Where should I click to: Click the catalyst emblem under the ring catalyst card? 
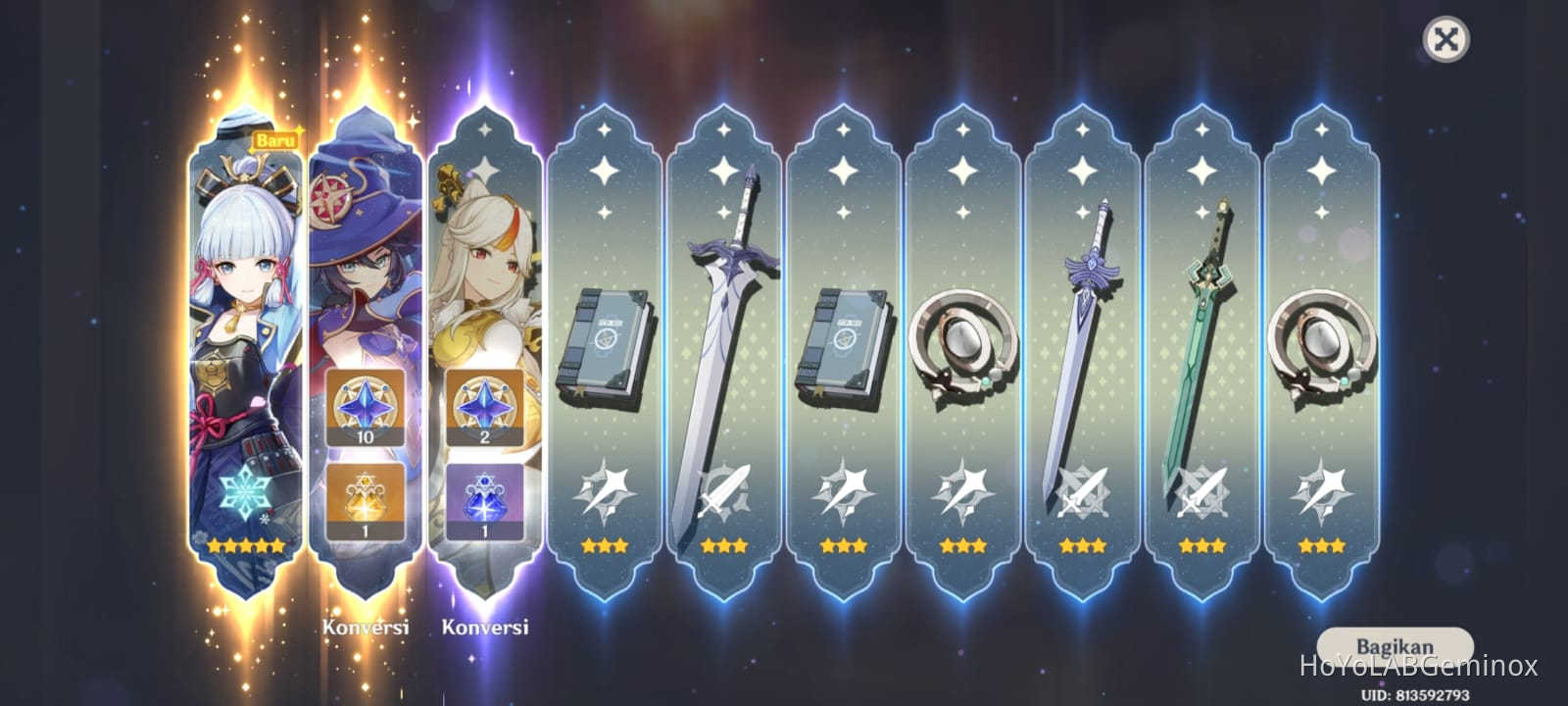963,490
